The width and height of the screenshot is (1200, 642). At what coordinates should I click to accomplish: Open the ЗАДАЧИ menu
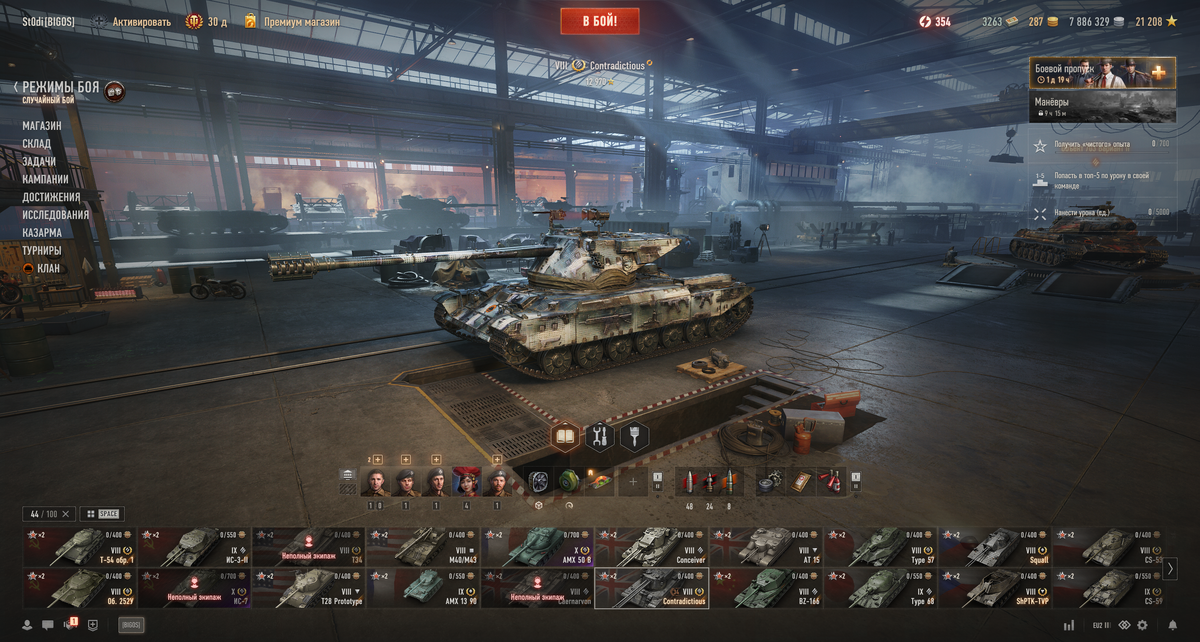(x=39, y=162)
